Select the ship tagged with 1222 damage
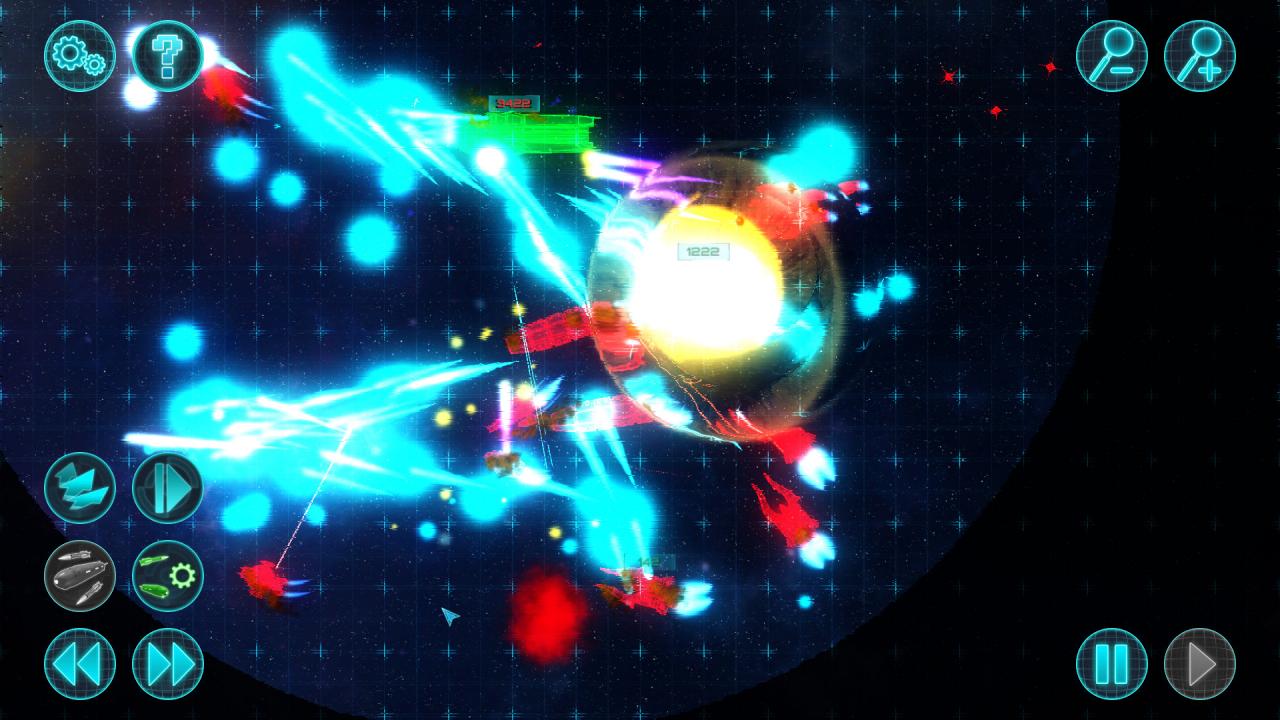This screenshot has height=720, width=1280. point(704,253)
